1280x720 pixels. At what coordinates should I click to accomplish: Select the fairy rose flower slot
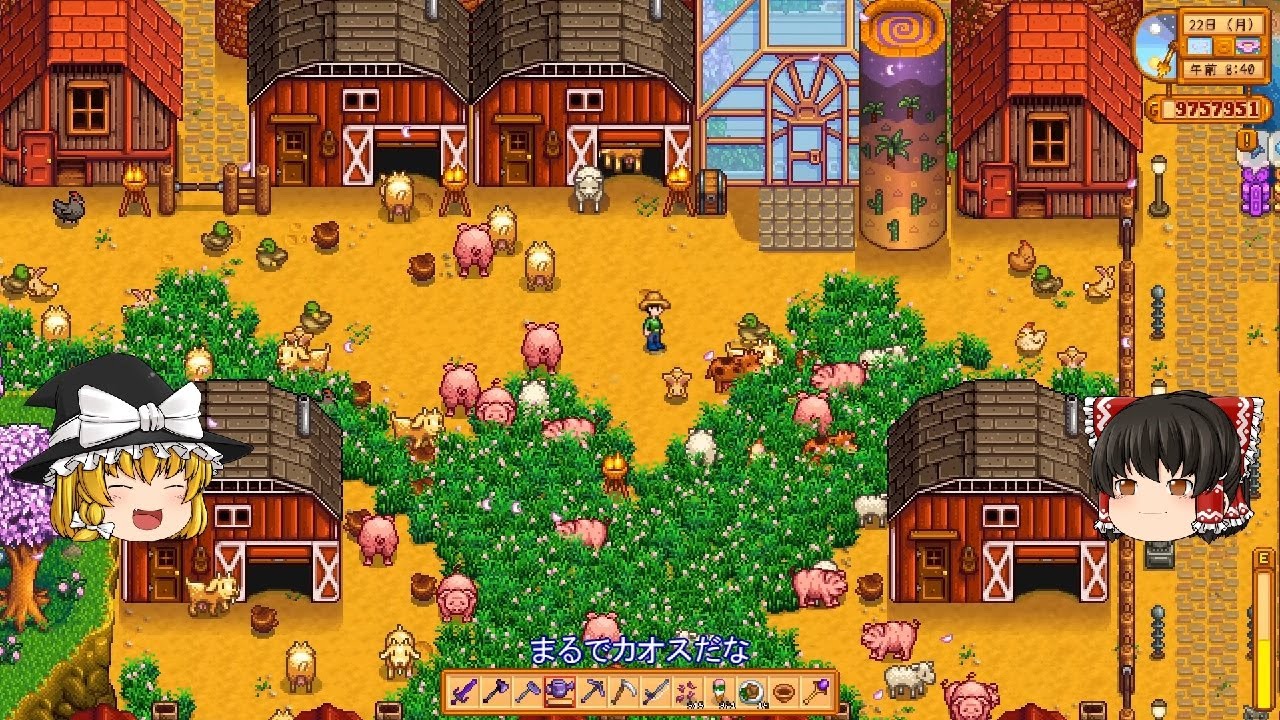point(689,692)
